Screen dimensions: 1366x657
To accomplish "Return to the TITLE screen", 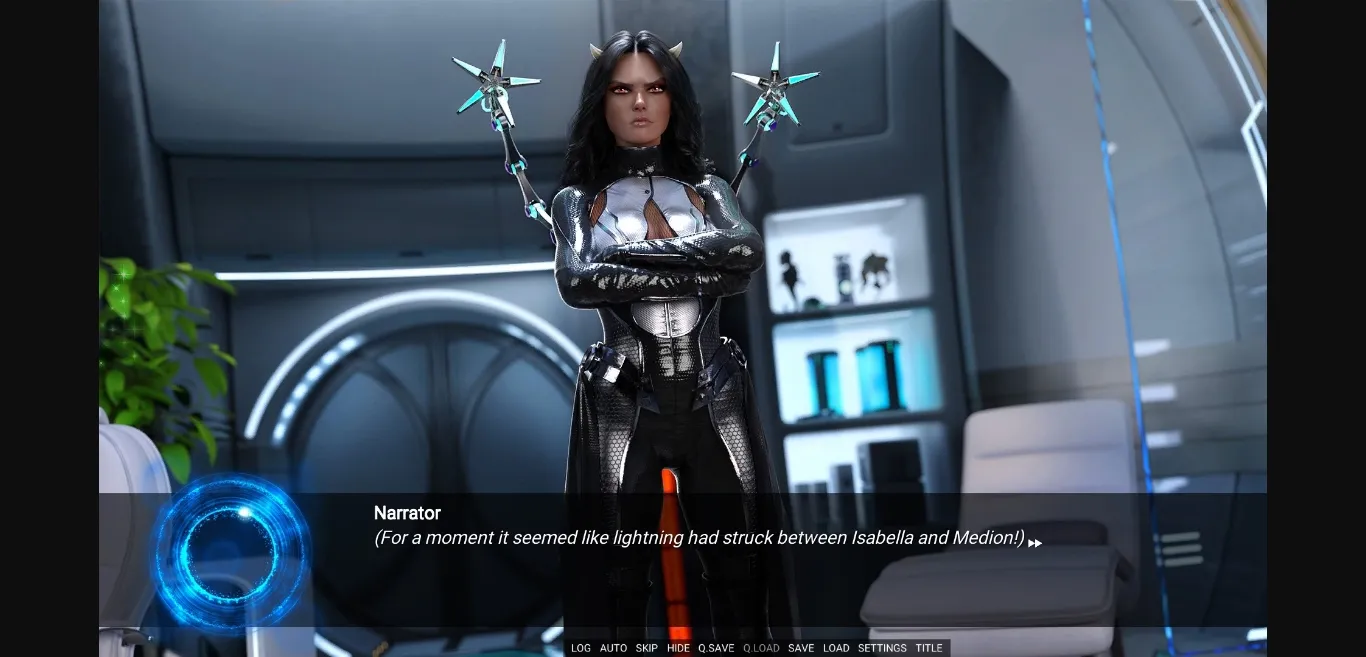I will [x=929, y=648].
